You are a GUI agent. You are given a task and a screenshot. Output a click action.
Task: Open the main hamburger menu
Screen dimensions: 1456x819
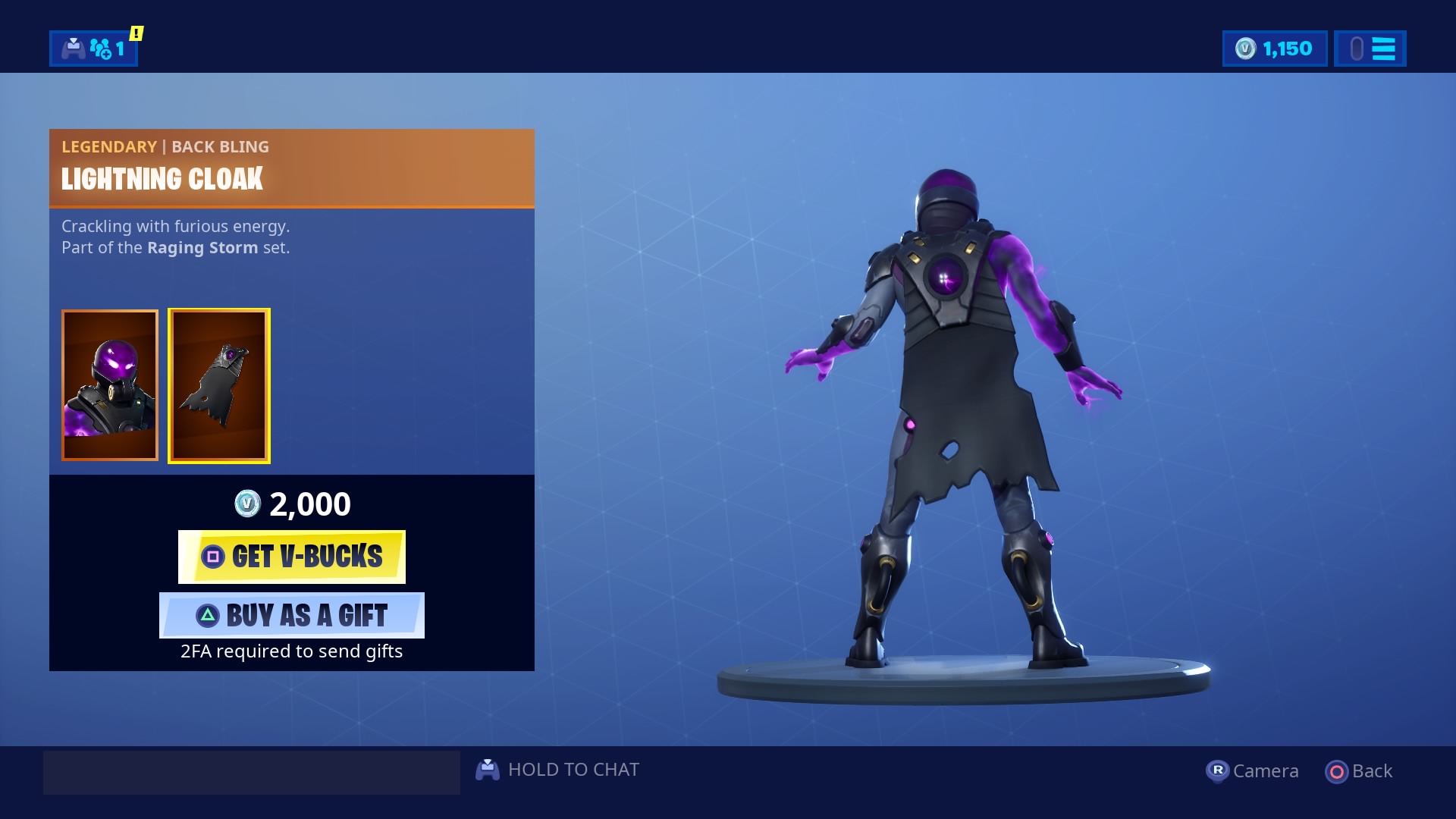point(1385,49)
